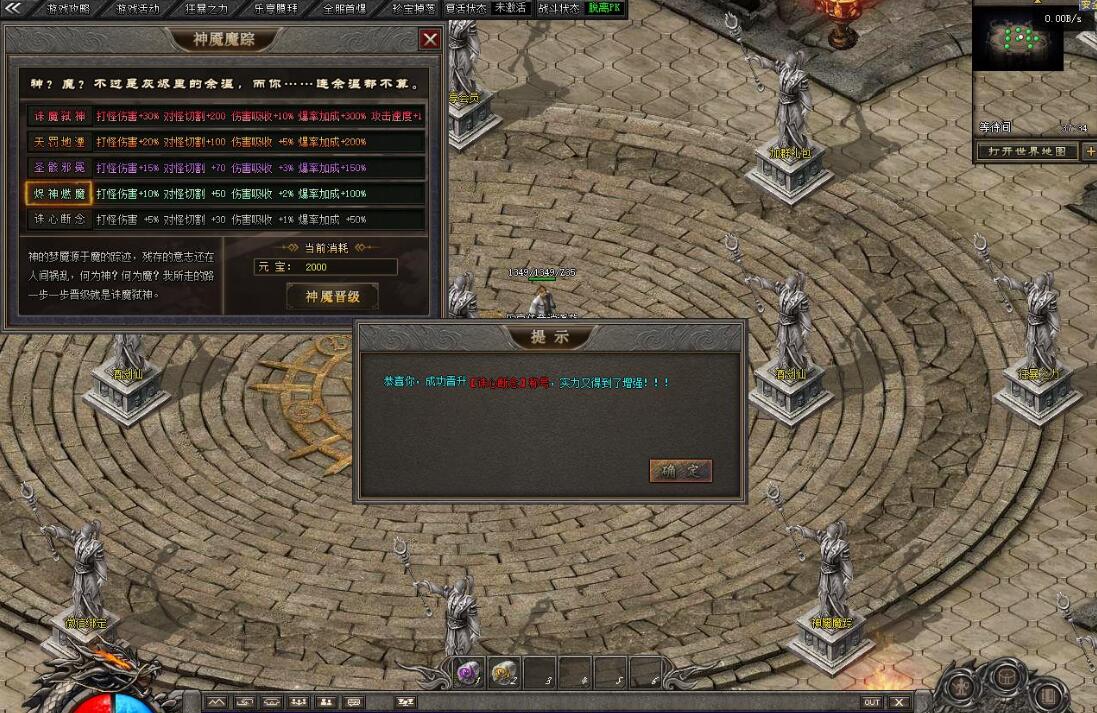Screen dimensions: 1097x713
Task: Use the purple orb item in hotbar slot 1
Action: tap(468, 673)
